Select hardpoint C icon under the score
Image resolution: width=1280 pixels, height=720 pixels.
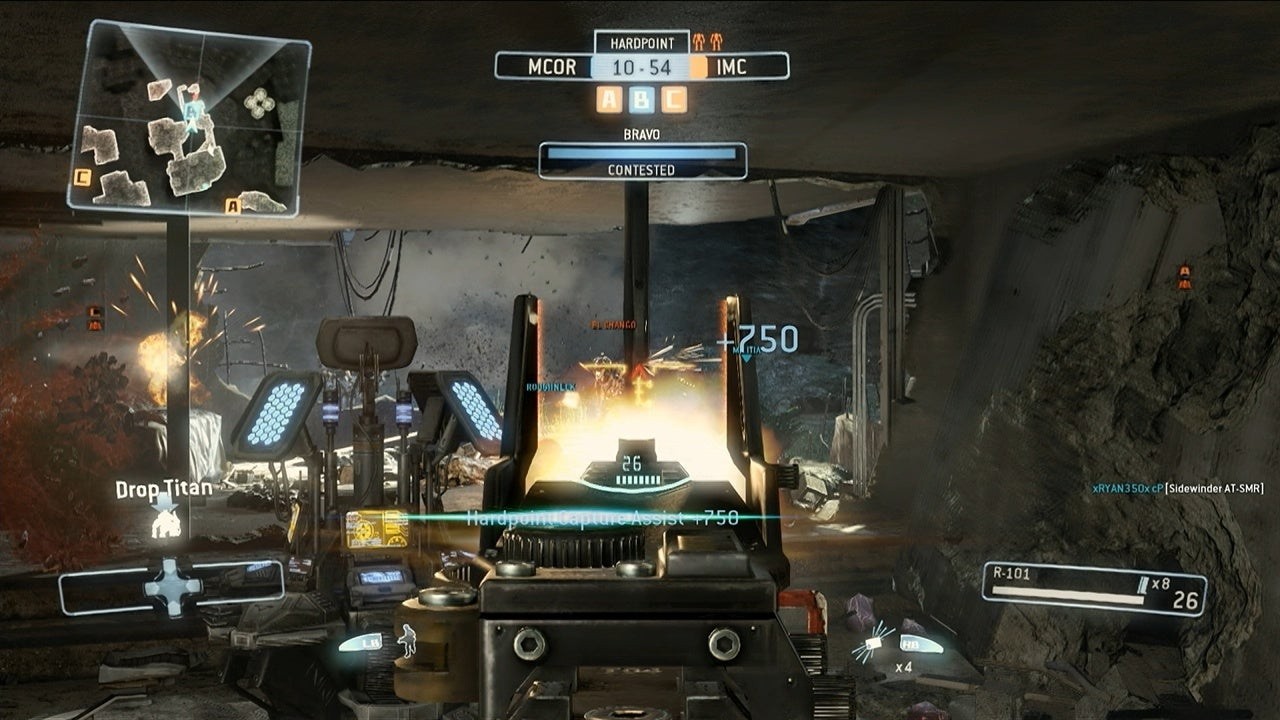[x=674, y=99]
